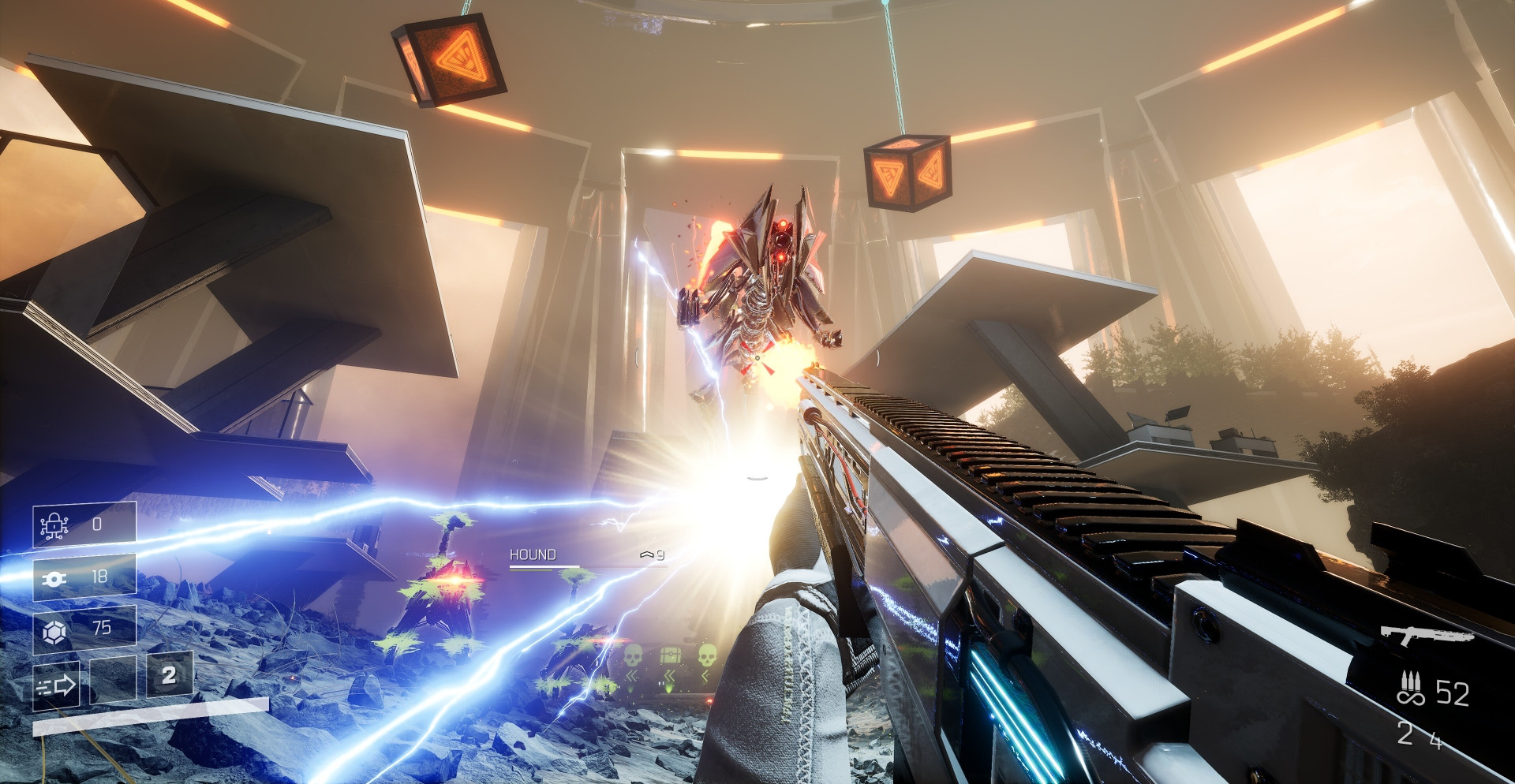Select the circuit padlock resource icon
The width and height of the screenshot is (1515, 784).
[x=54, y=525]
